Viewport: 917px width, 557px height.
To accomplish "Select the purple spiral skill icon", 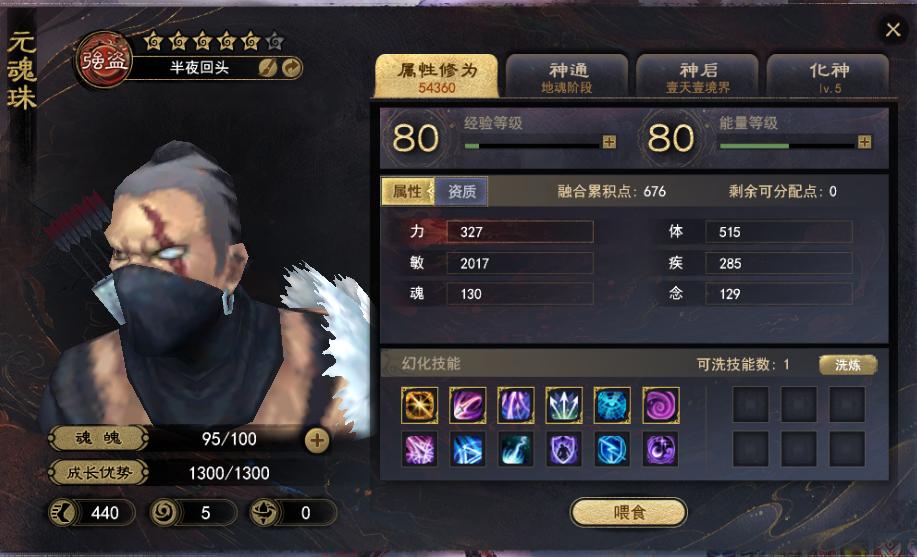I will pyautogui.click(x=660, y=404).
